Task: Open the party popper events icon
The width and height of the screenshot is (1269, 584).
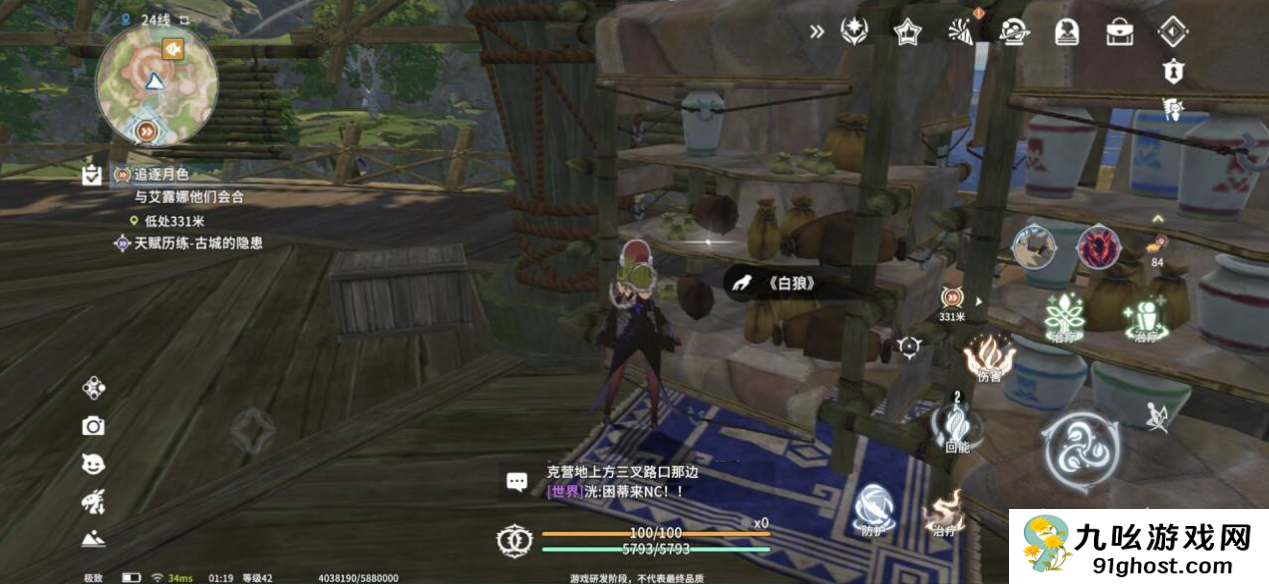Action: [x=961, y=31]
